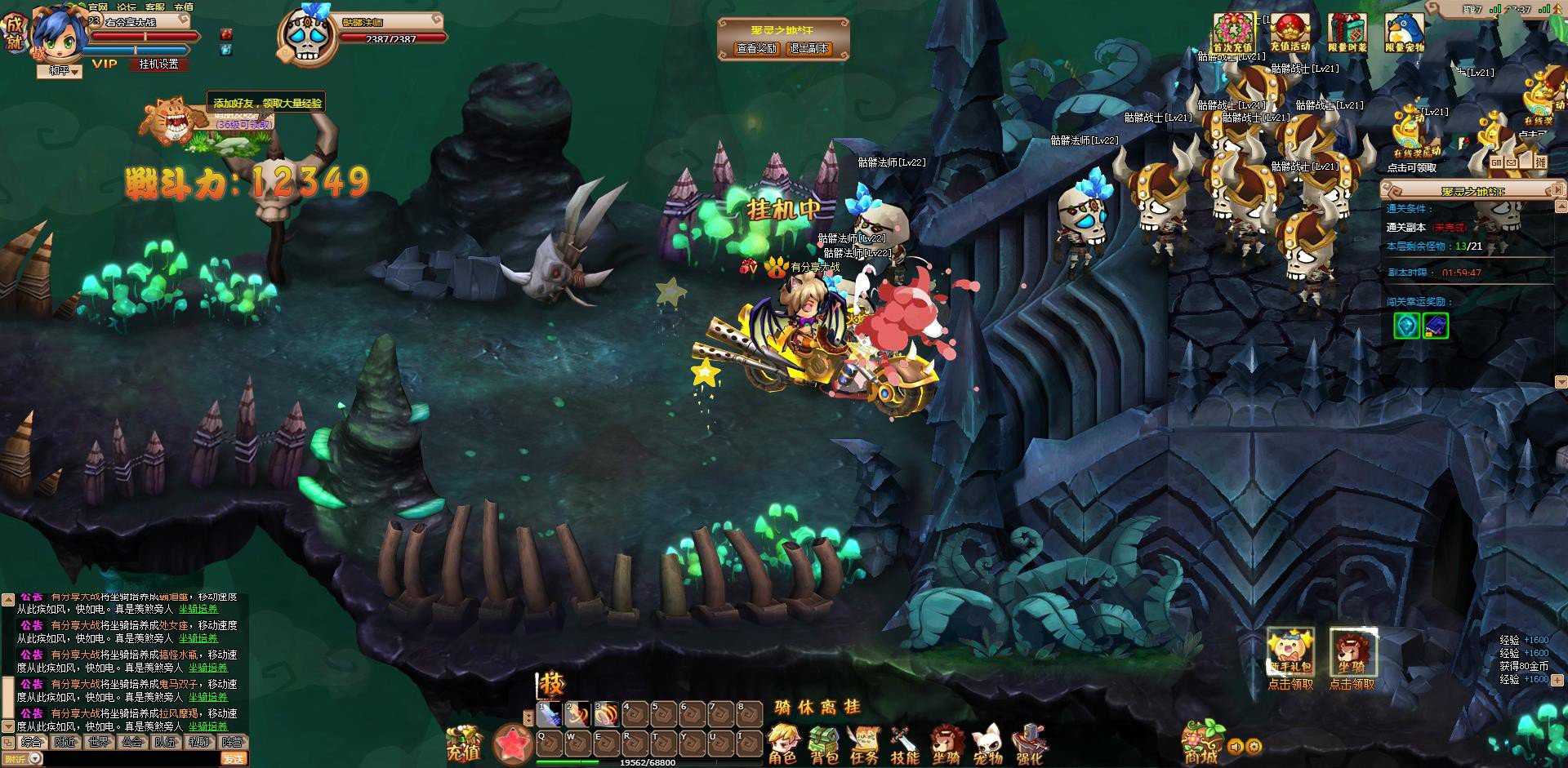Open the 背包 backpack inventory
The width and height of the screenshot is (1568, 768).
[x=824, y=744]
